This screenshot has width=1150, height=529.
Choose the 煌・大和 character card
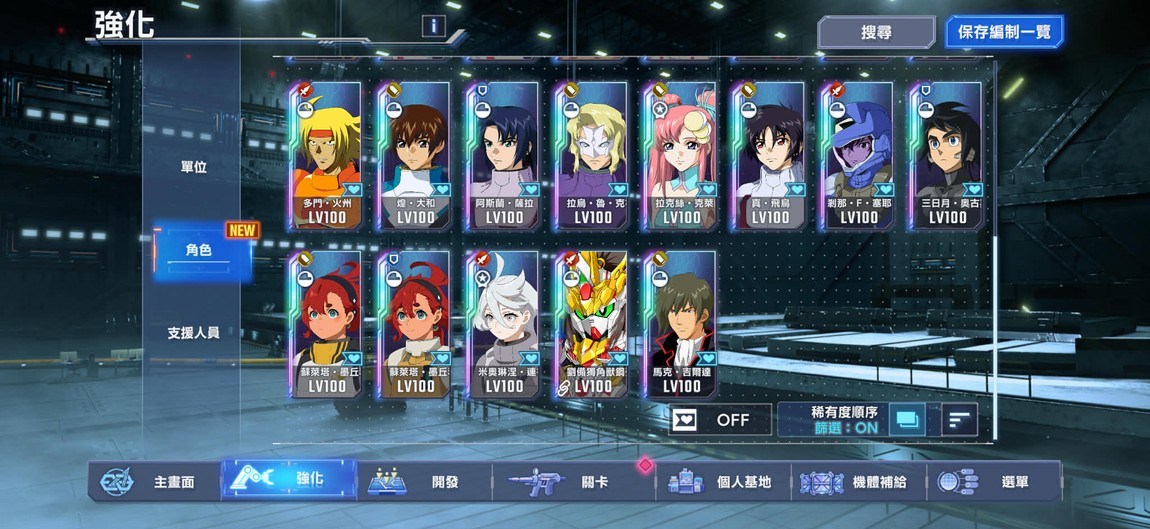click(415, 156)
